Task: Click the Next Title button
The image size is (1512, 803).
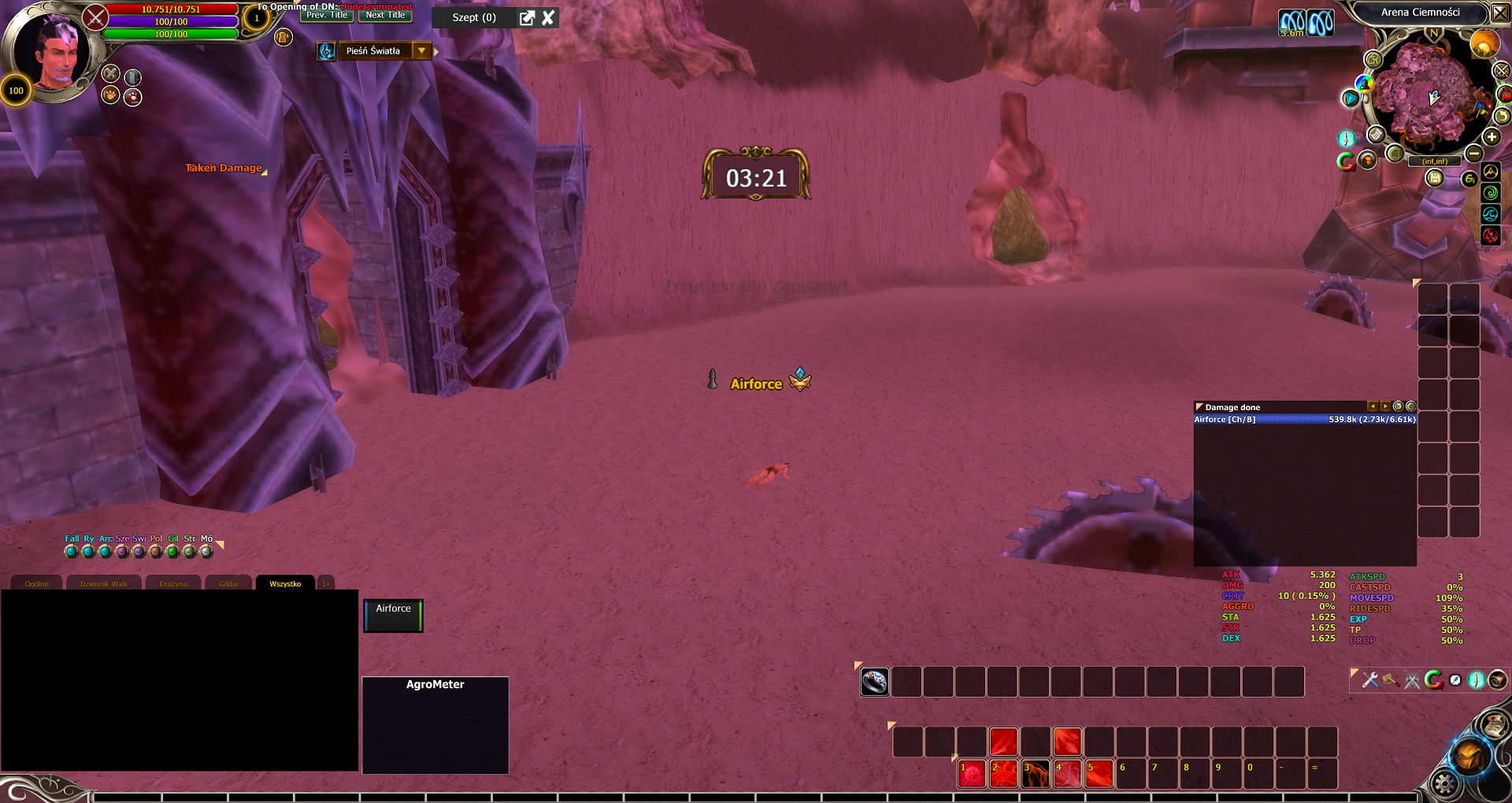Action: [385, 15]
